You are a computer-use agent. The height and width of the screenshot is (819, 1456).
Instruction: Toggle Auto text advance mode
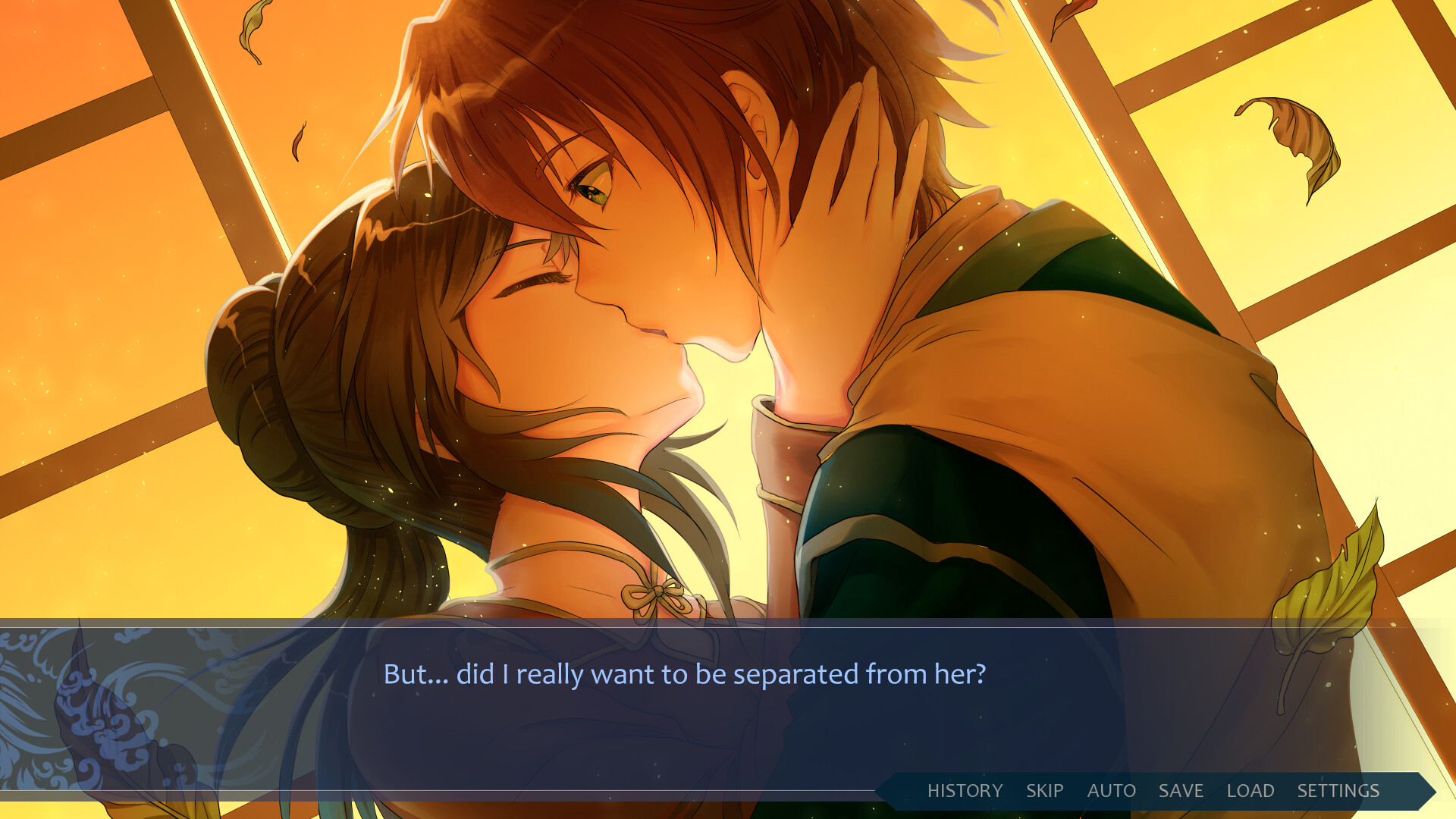coord(1111,791)
